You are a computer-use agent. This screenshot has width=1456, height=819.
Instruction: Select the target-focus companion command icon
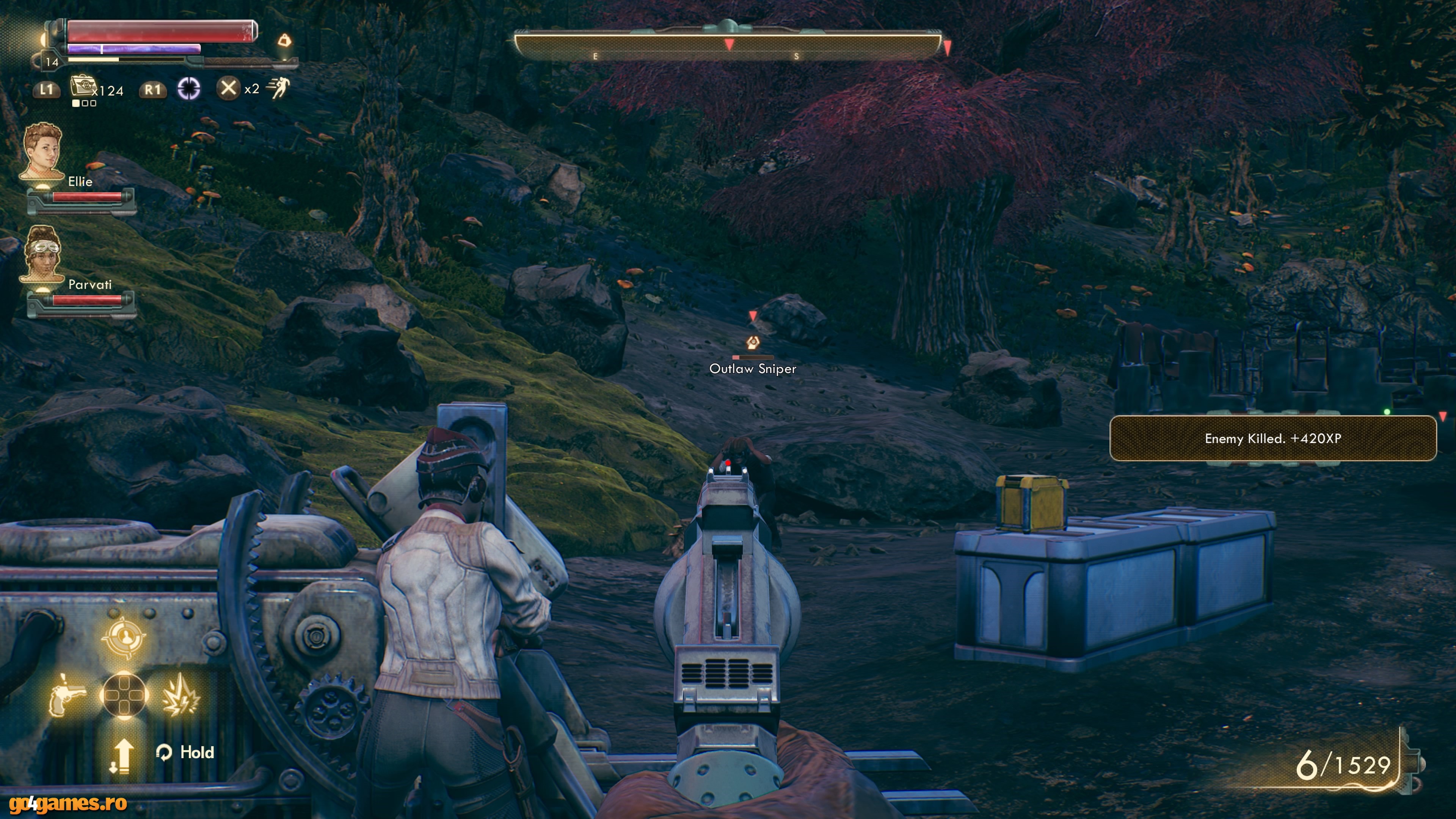(123, 637)
